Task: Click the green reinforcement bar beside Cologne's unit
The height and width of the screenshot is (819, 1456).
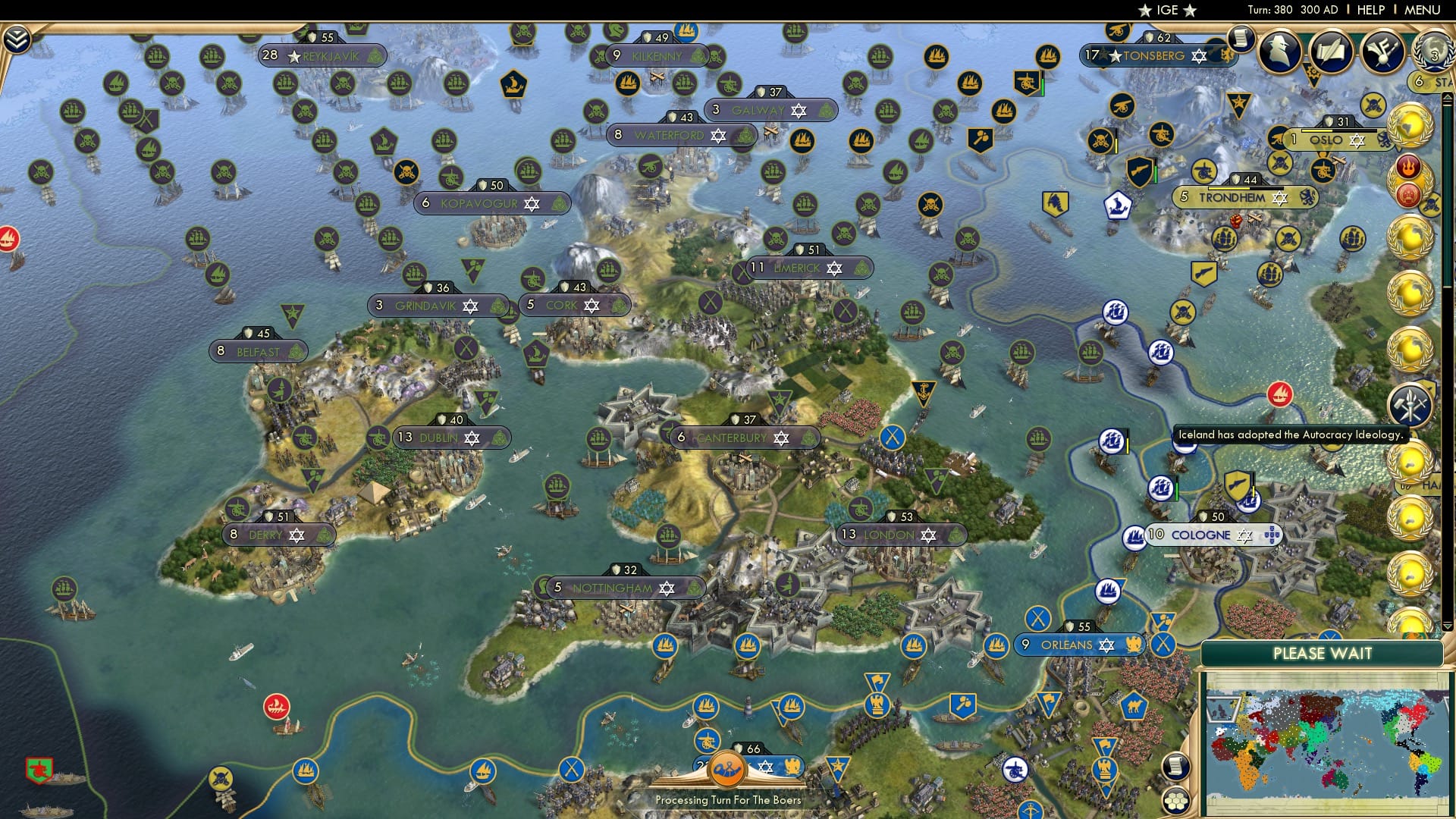Action: [1177, 488]
